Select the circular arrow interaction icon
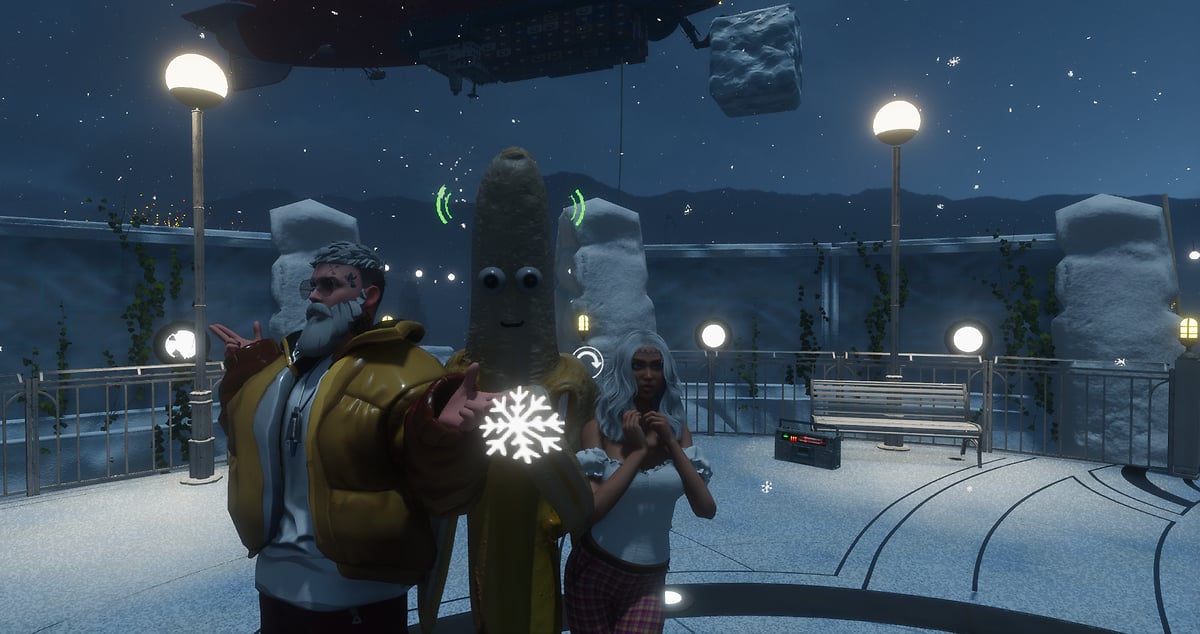 (x=589, y=360)
